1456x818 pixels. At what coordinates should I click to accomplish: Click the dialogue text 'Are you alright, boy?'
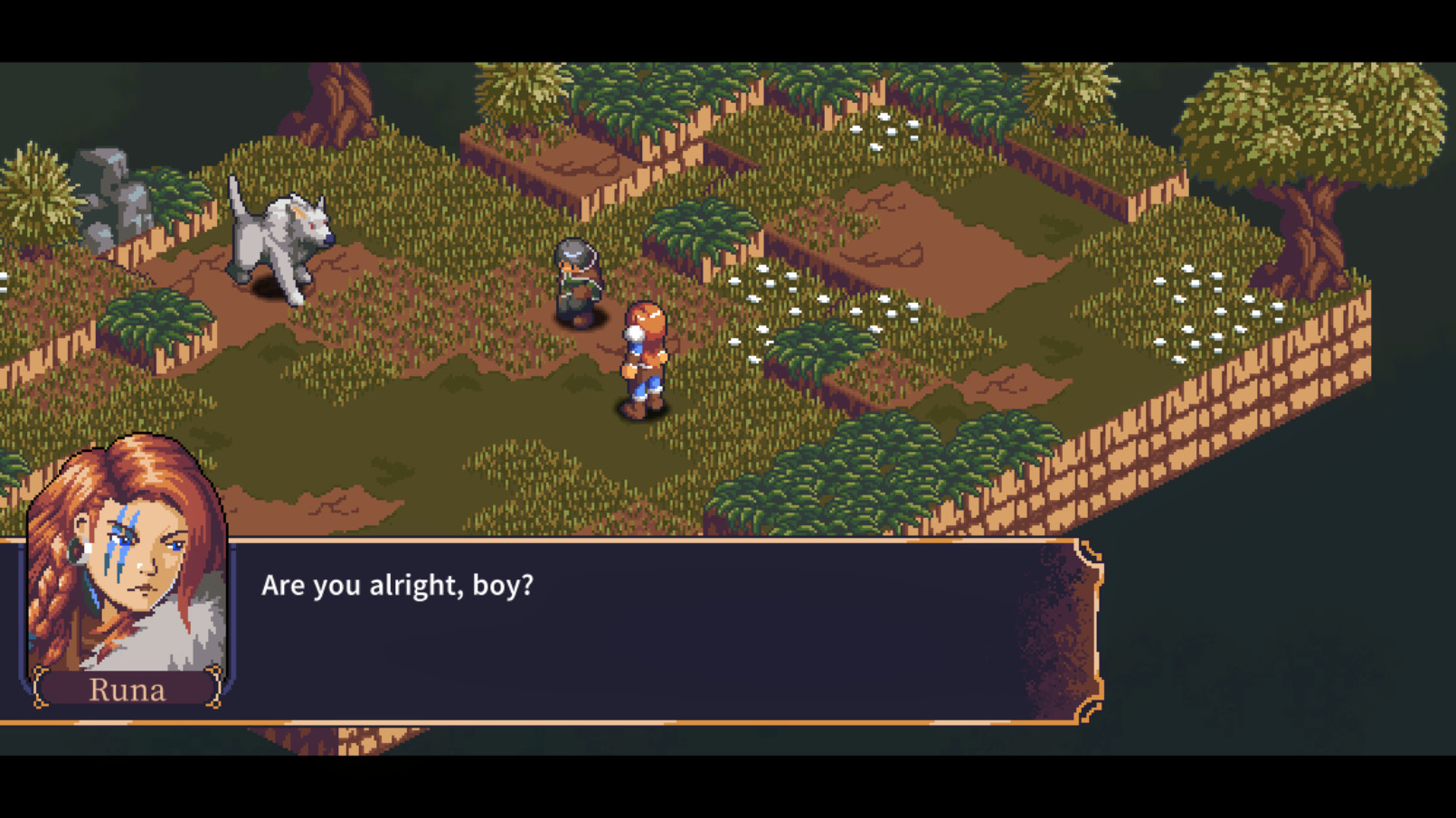398,584
